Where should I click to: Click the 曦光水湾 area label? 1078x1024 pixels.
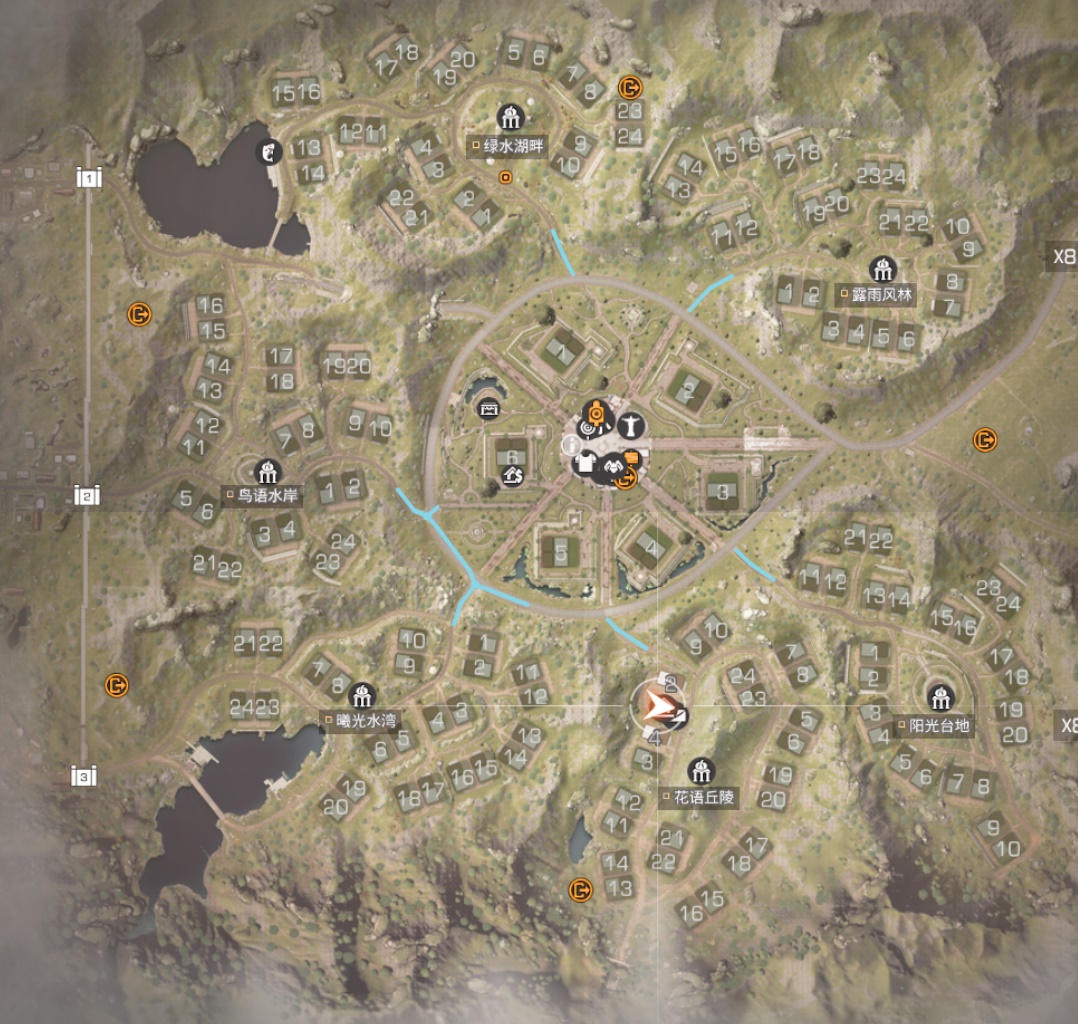pyautogui.click(x=362, y=720)
